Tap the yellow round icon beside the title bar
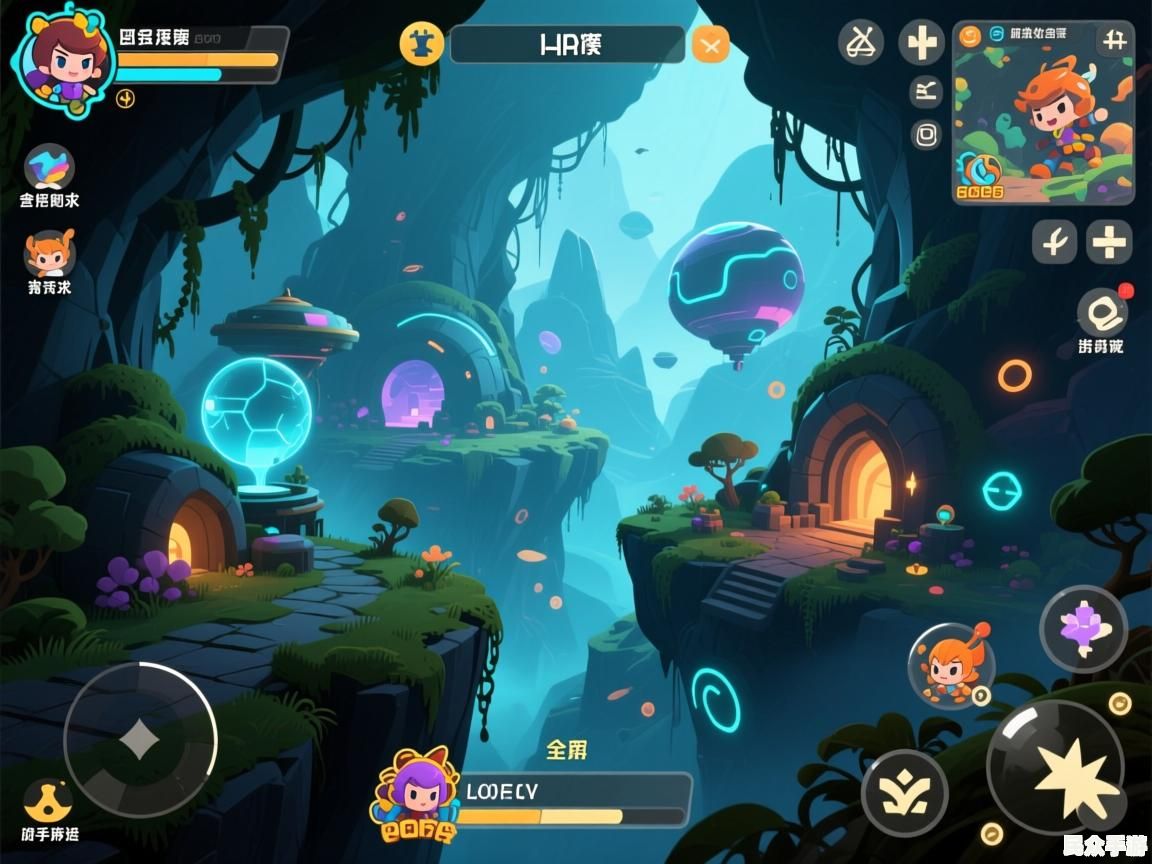The width and height of the screenshot is (1152, 864). [422, 44]
